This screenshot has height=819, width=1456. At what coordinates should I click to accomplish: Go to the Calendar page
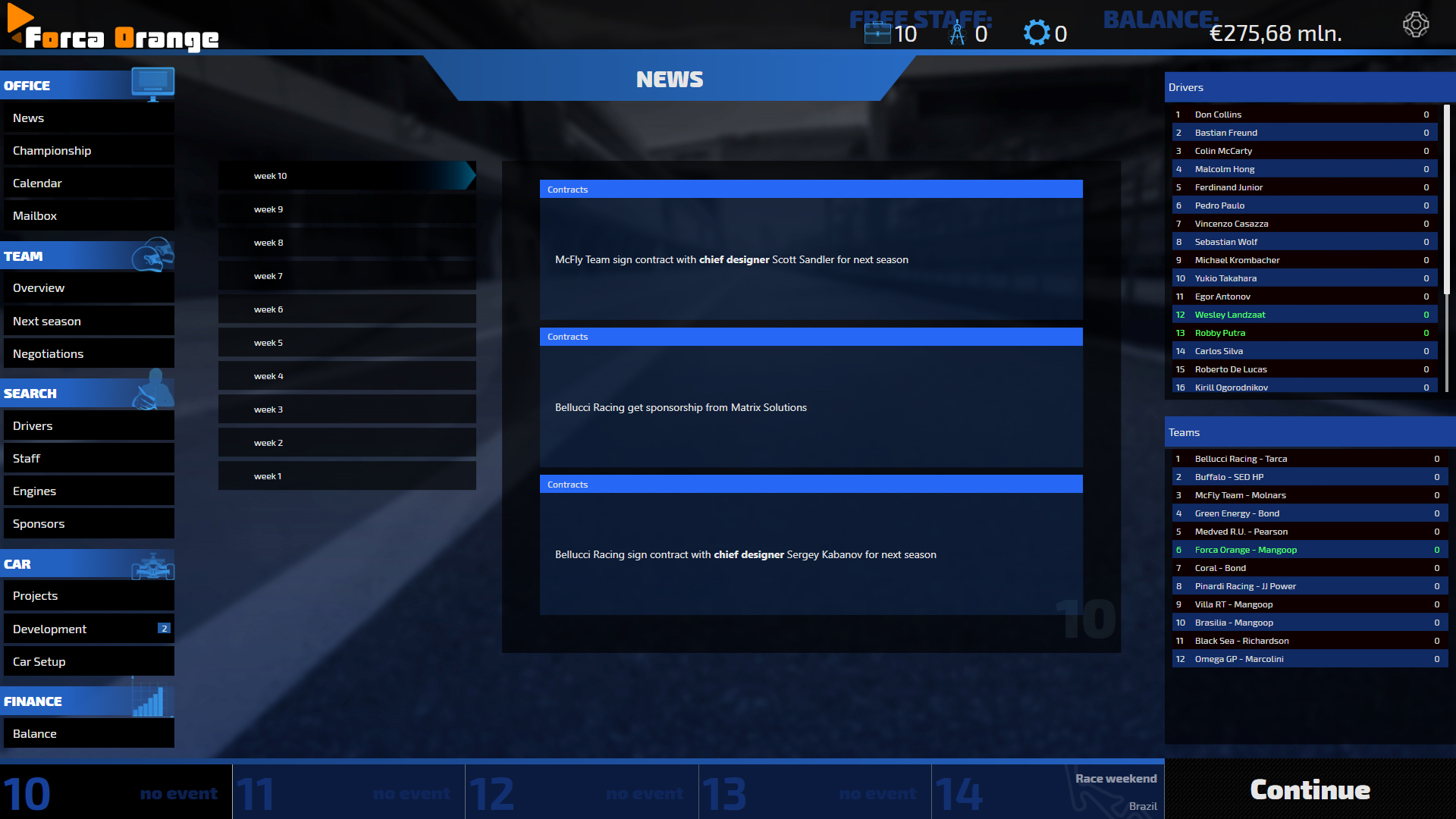88,184
